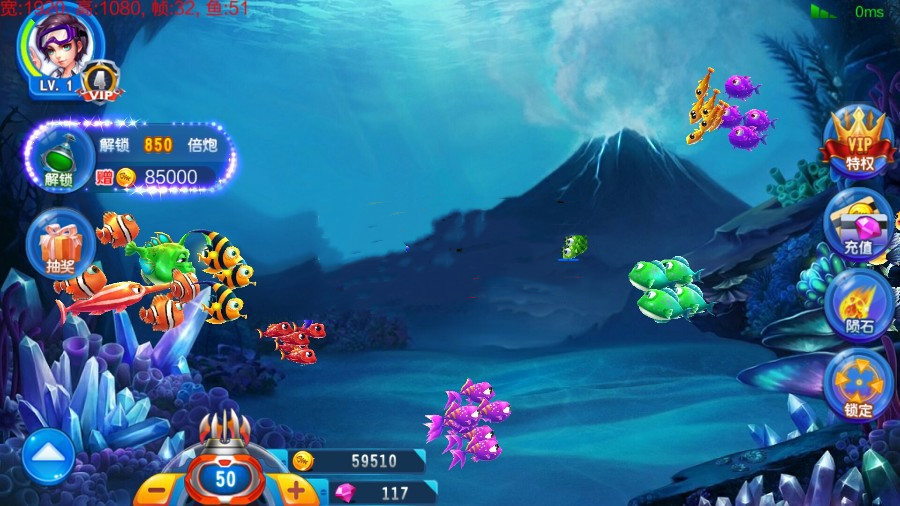The height and width of the screenshot is (506, 900).
Task: Increase cannon bet with the plus button
Action: coord(296,489)
